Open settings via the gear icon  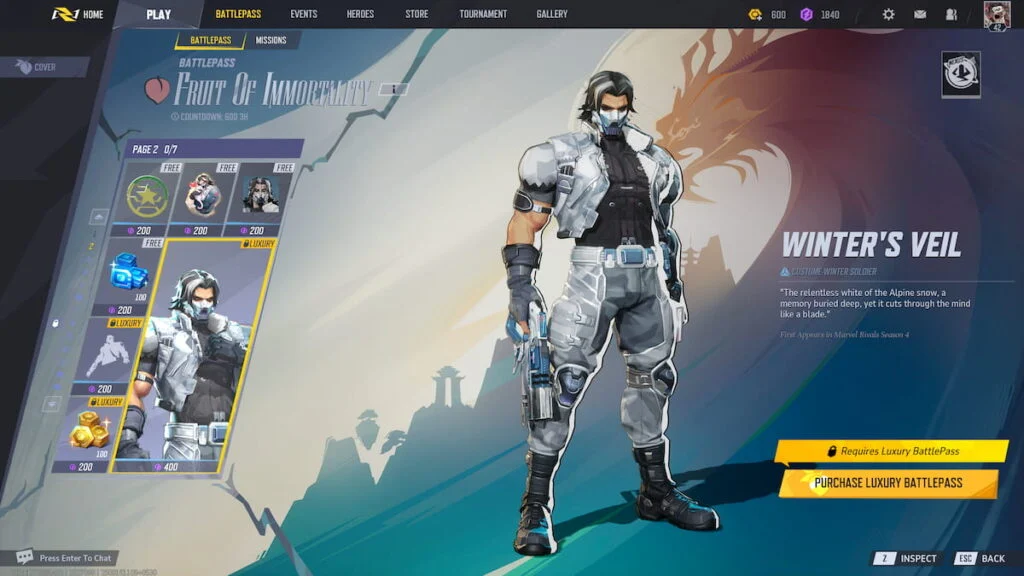tap(888, 14)
